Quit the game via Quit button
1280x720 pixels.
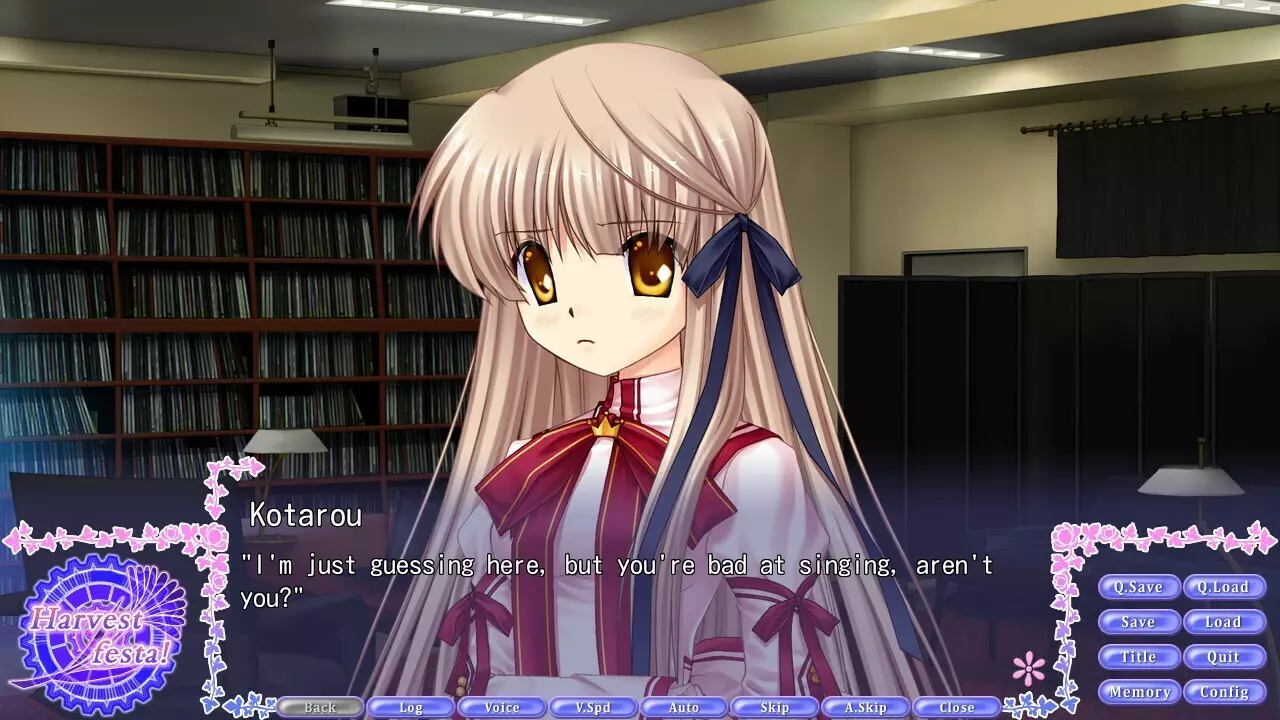[x=1224, y=657]
